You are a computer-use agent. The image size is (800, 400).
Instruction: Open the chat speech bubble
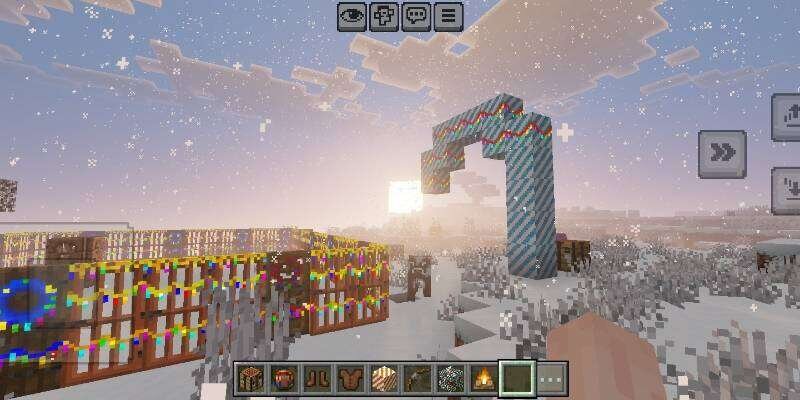coord(416,16)
